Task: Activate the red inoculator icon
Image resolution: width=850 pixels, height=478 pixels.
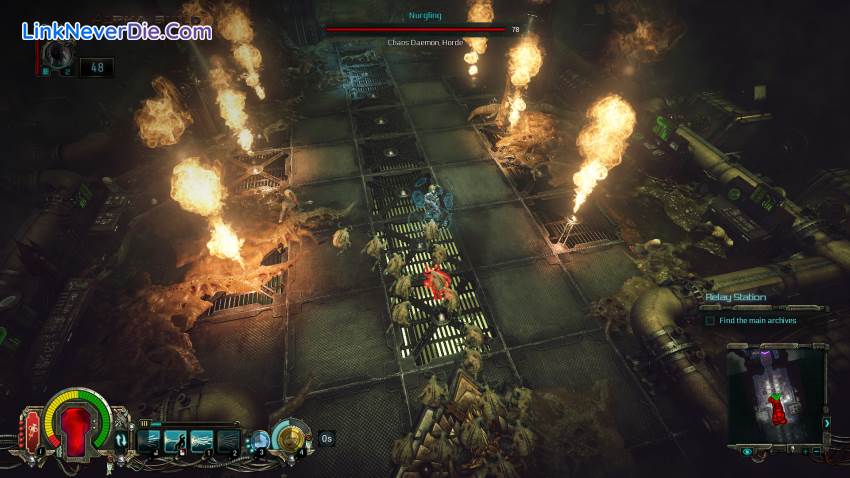Action: pos(31,430)
